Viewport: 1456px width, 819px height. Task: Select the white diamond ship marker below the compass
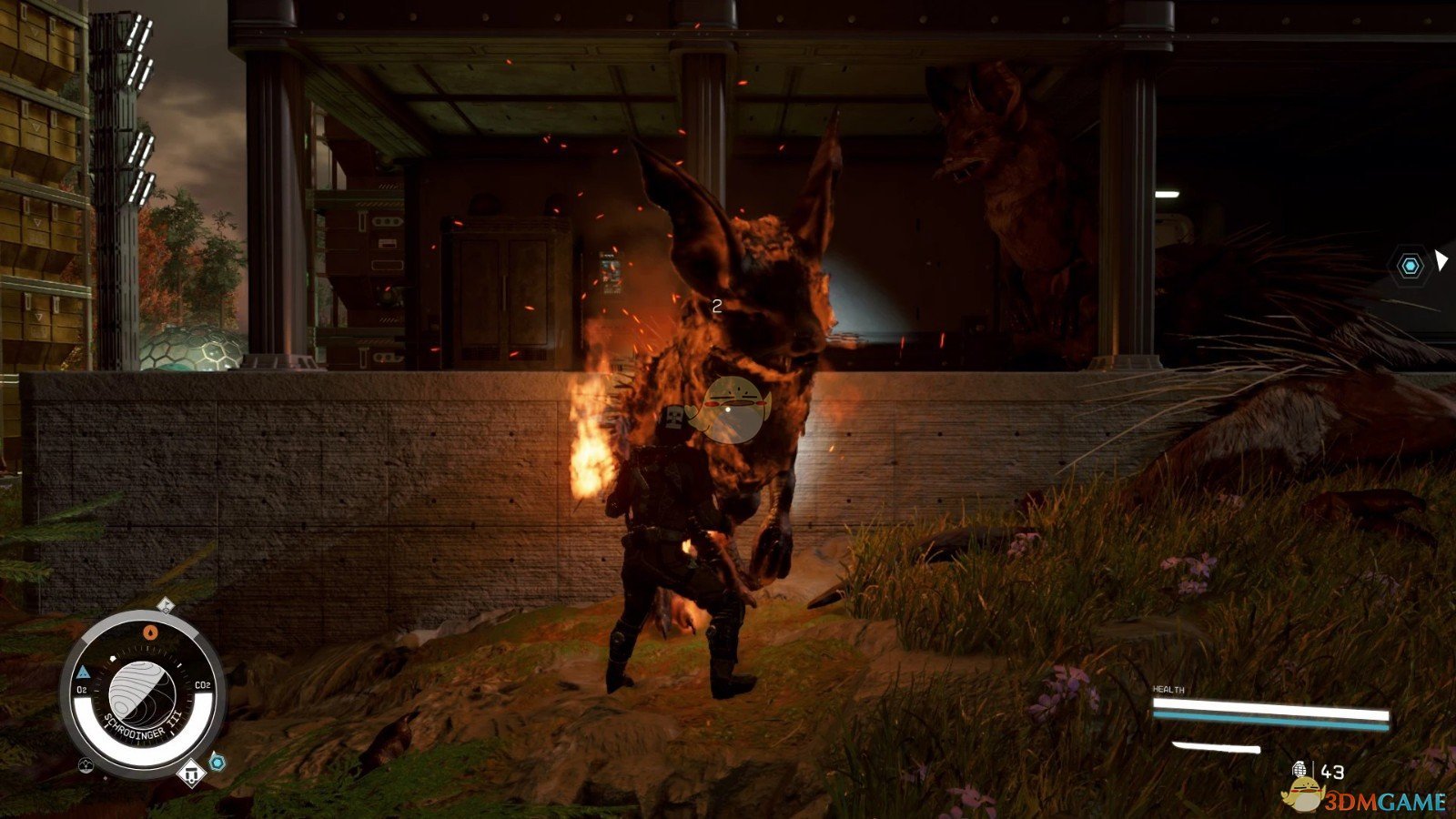pos(191,773)
